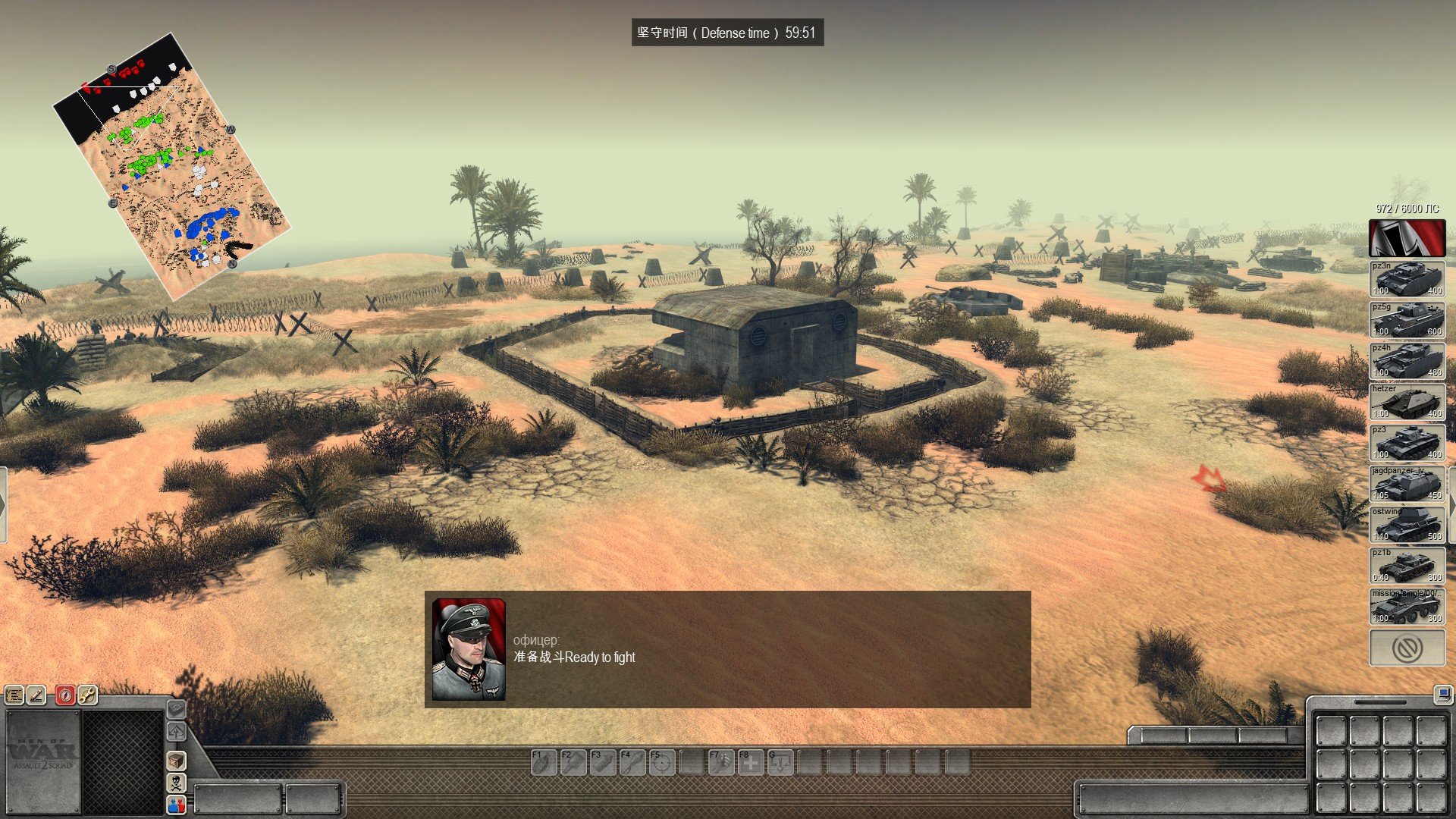Image resolution: width=1456 pixels, height=819 pixels.
Task: Select the pencil drawing tool
Action: 36,695
